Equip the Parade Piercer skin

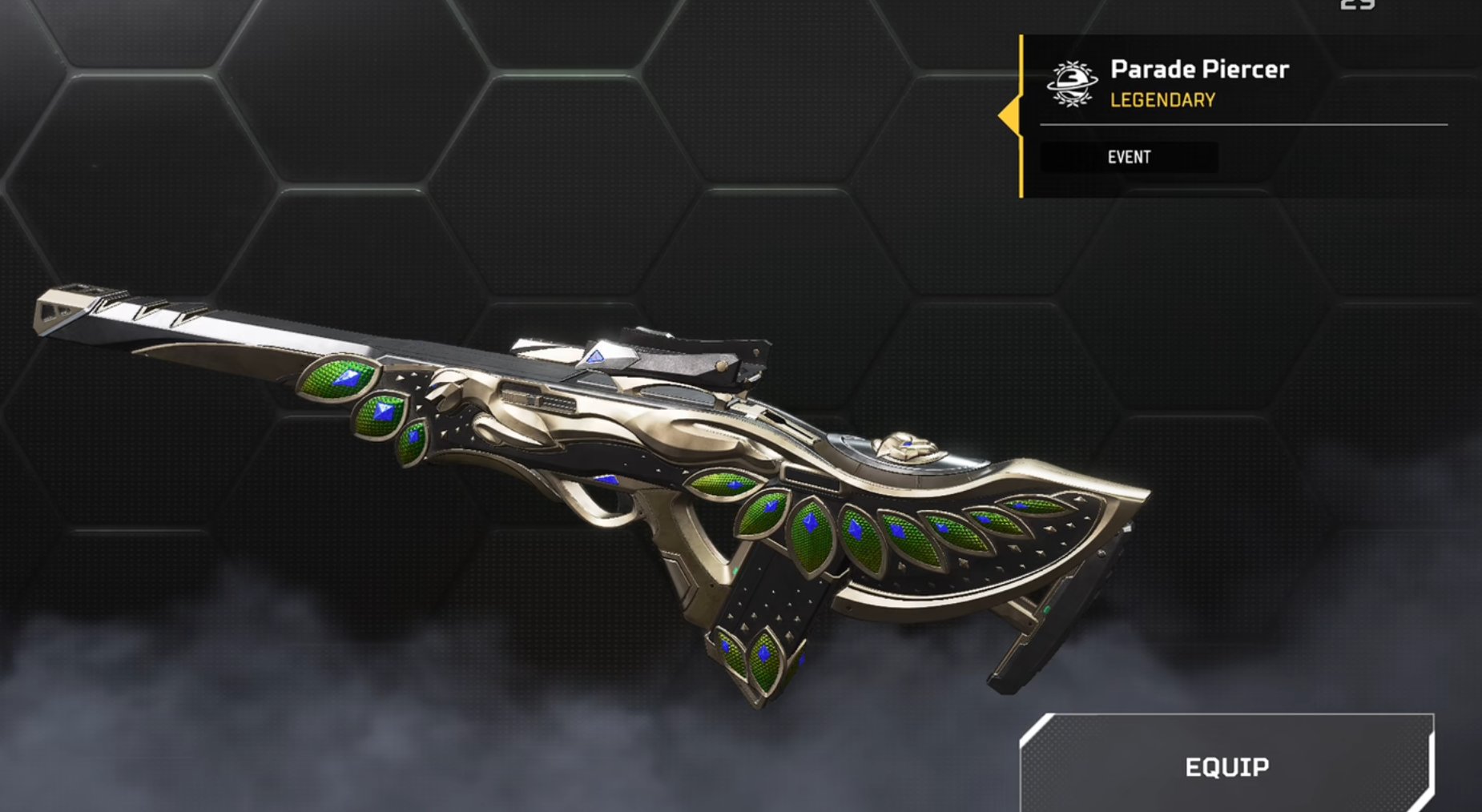[x=1226, y=766]
